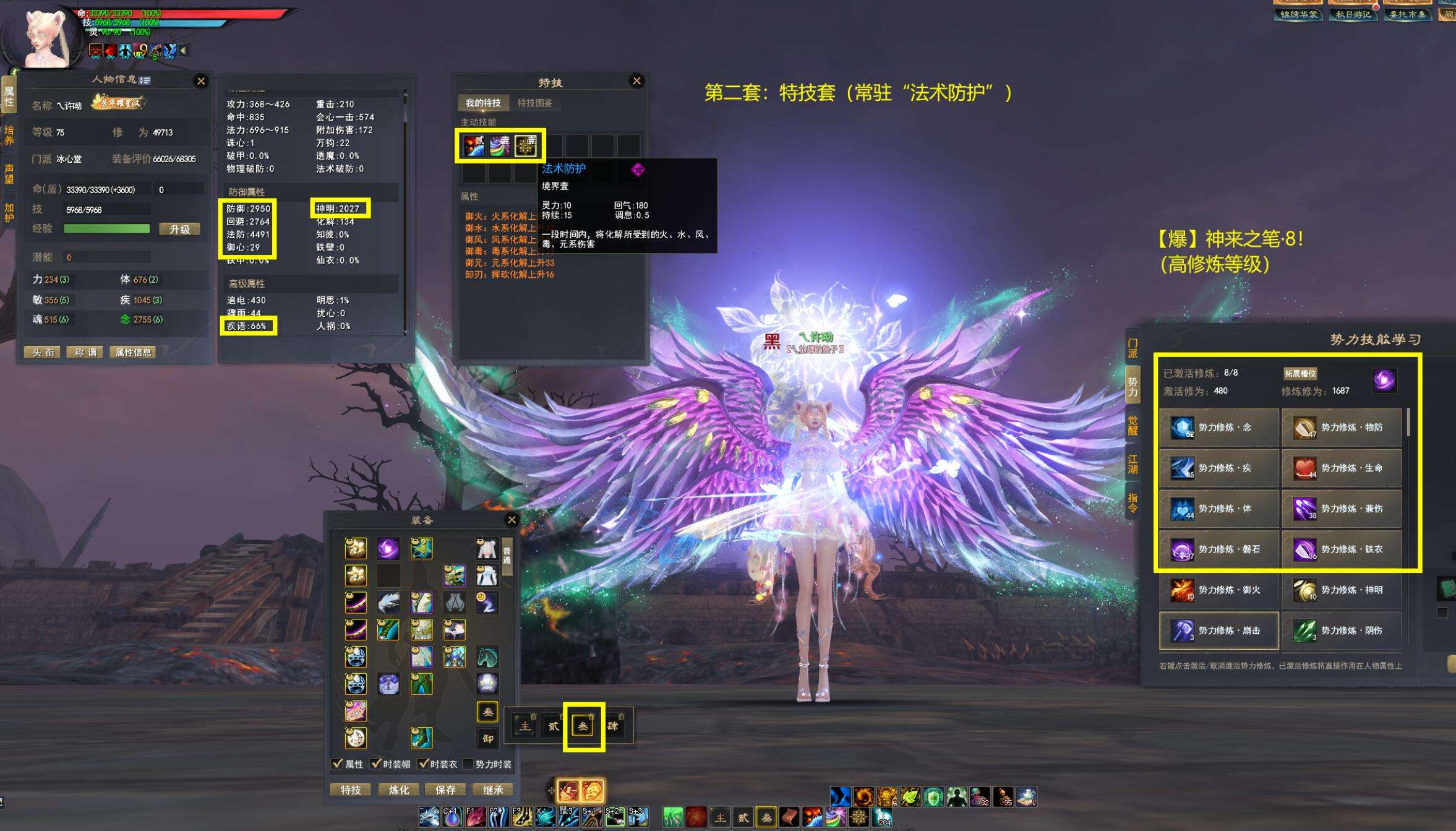Viewport: 1456px width, 831px height.
Task: Open the 属性信息 attribute details
Action: pyautogui.click(x=133, y=352)
